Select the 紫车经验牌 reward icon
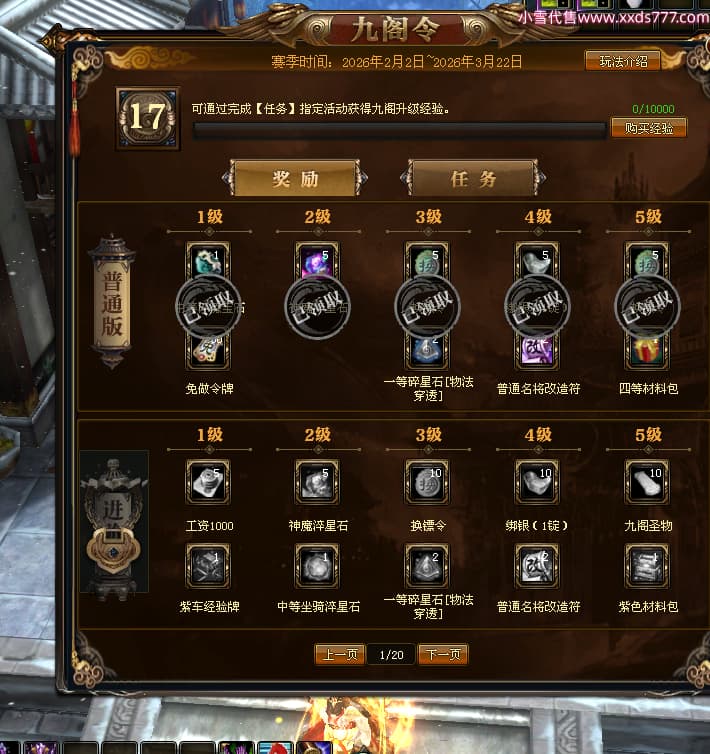This screenshot has width=710, height=754. tap(208, 566)
